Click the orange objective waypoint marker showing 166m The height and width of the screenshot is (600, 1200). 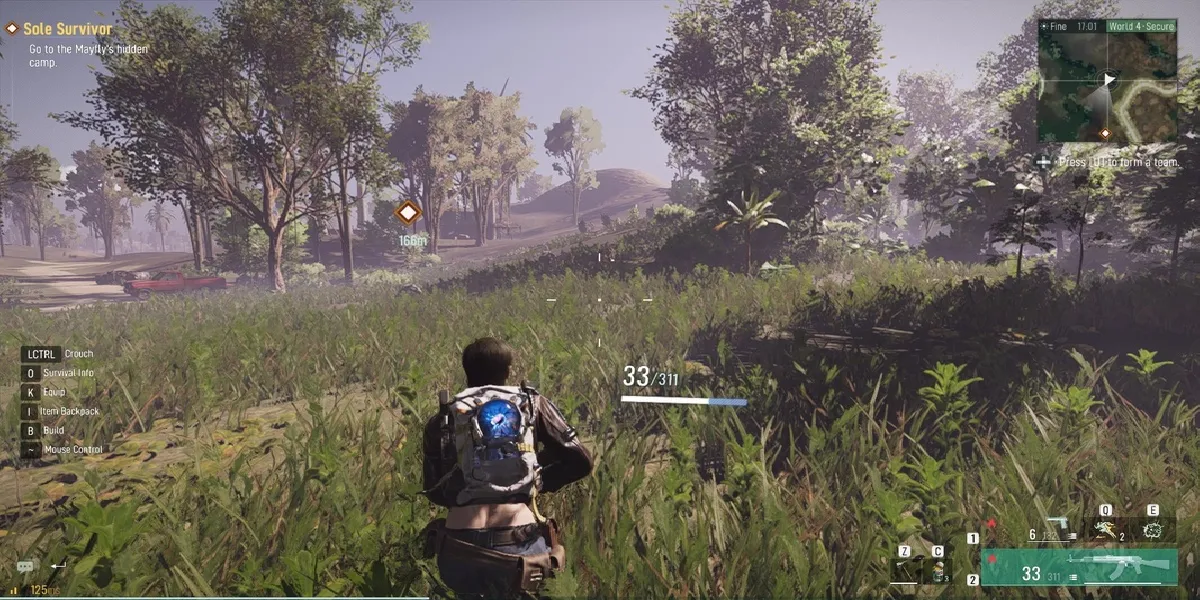point(408,212)
